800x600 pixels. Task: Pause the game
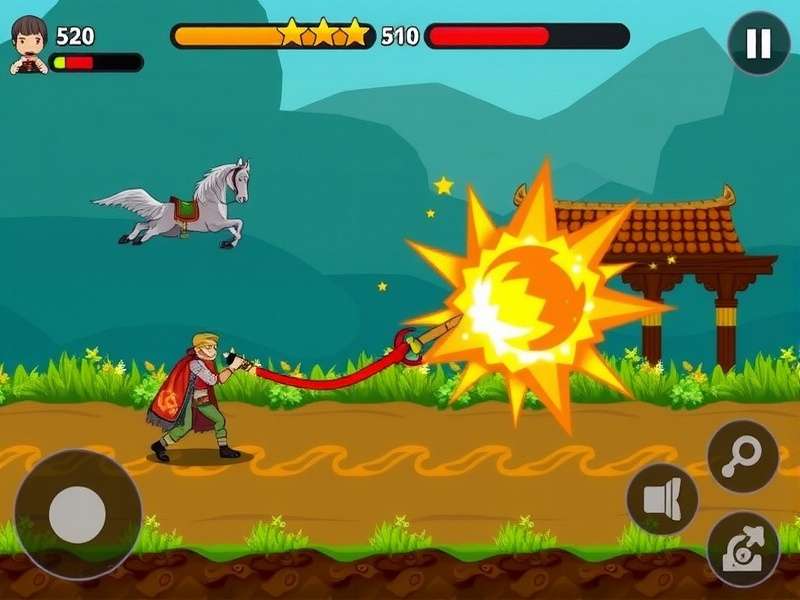pyautogui.click(x=758, y=43)
